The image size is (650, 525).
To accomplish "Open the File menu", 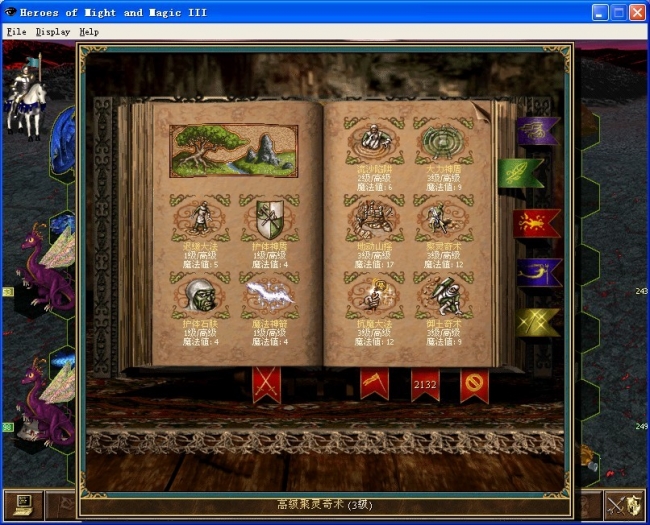I will click(x=16, y=31).
